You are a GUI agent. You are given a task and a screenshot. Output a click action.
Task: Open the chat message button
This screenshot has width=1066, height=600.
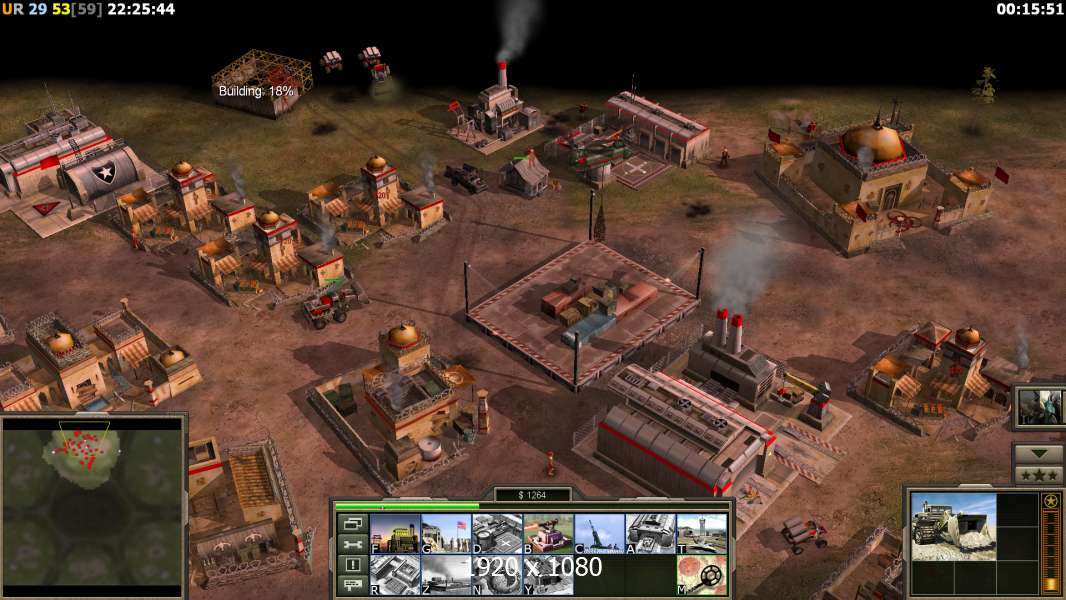pos(352,585)
